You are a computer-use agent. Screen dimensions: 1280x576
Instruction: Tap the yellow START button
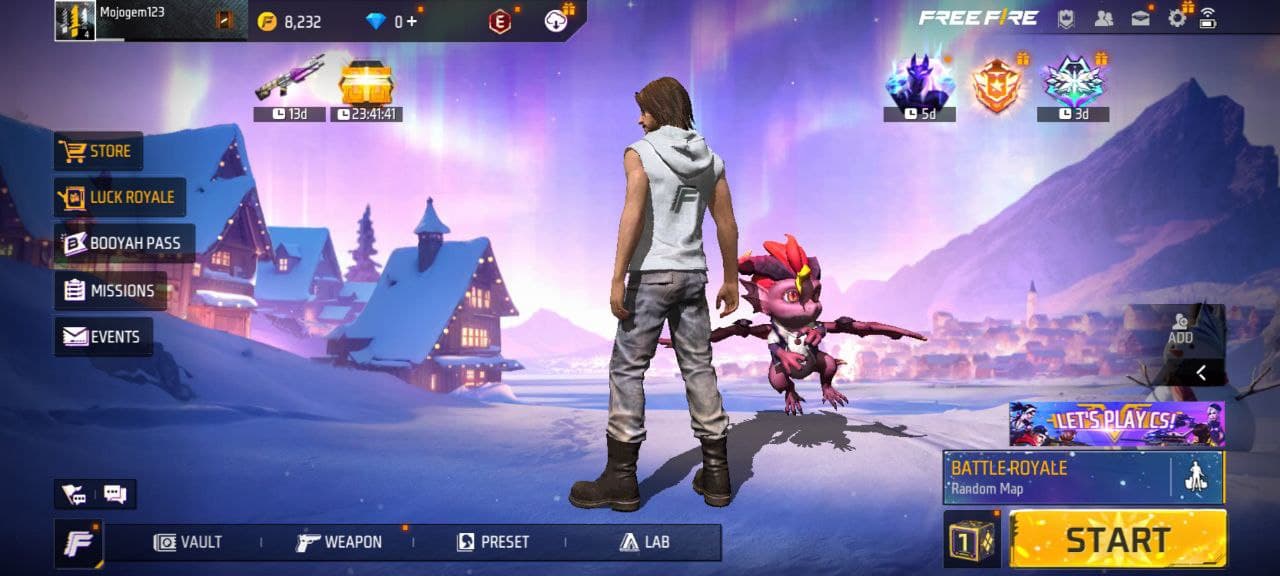pyautogui.click(x=1117, y=539)
